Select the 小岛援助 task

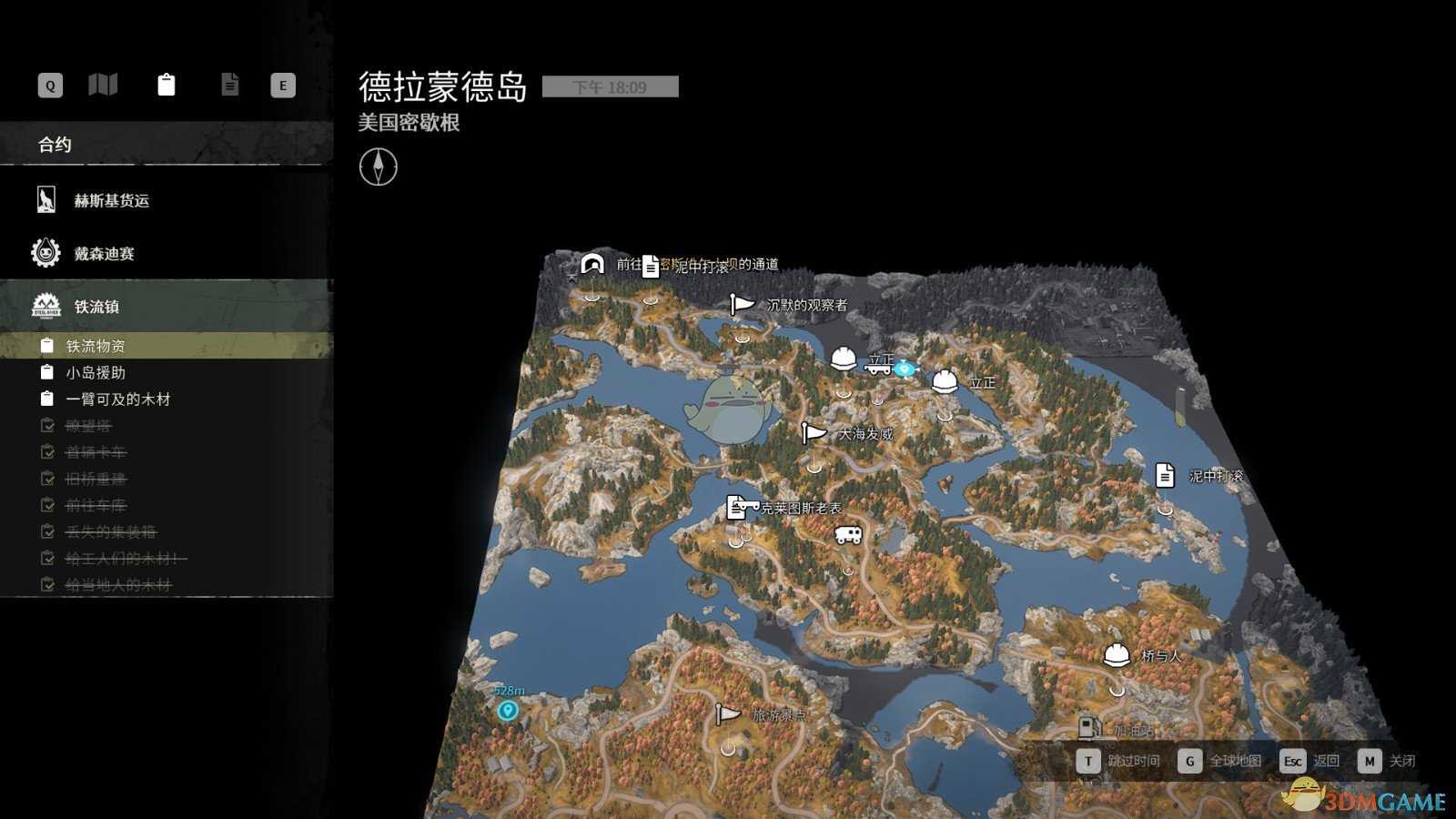click(96, 371)
